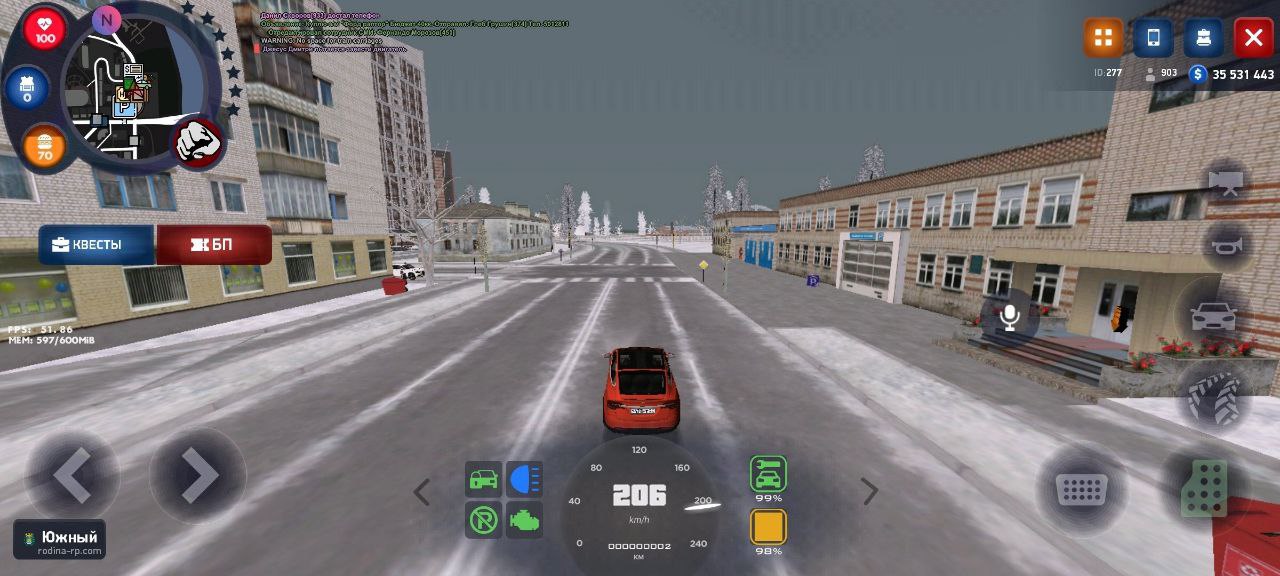Toggle the microphone voice chat
Image resolution: width=1280 pixels, height=576 pixels.
[1010, 318]
